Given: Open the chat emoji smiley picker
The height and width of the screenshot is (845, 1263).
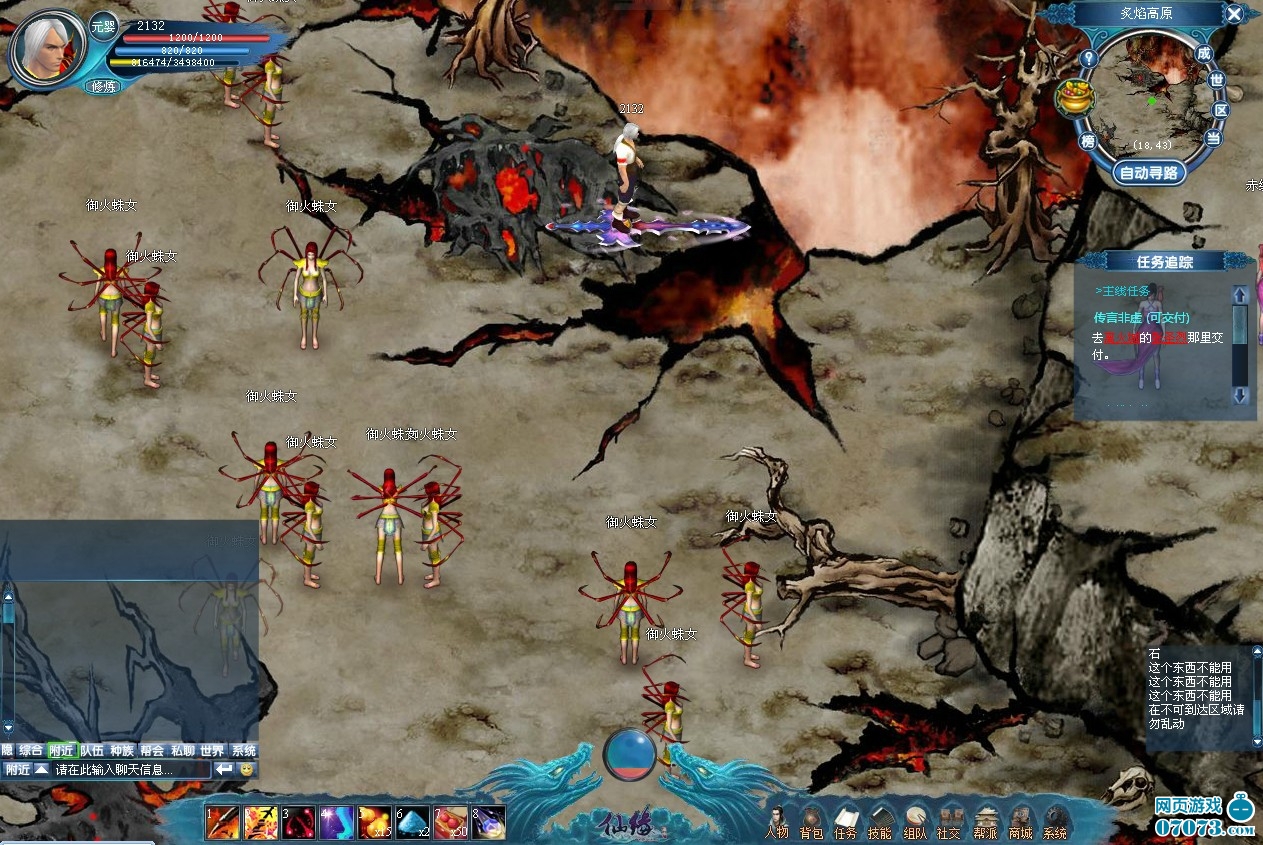Looking at the screenshot, I should (x=246, y=770).
